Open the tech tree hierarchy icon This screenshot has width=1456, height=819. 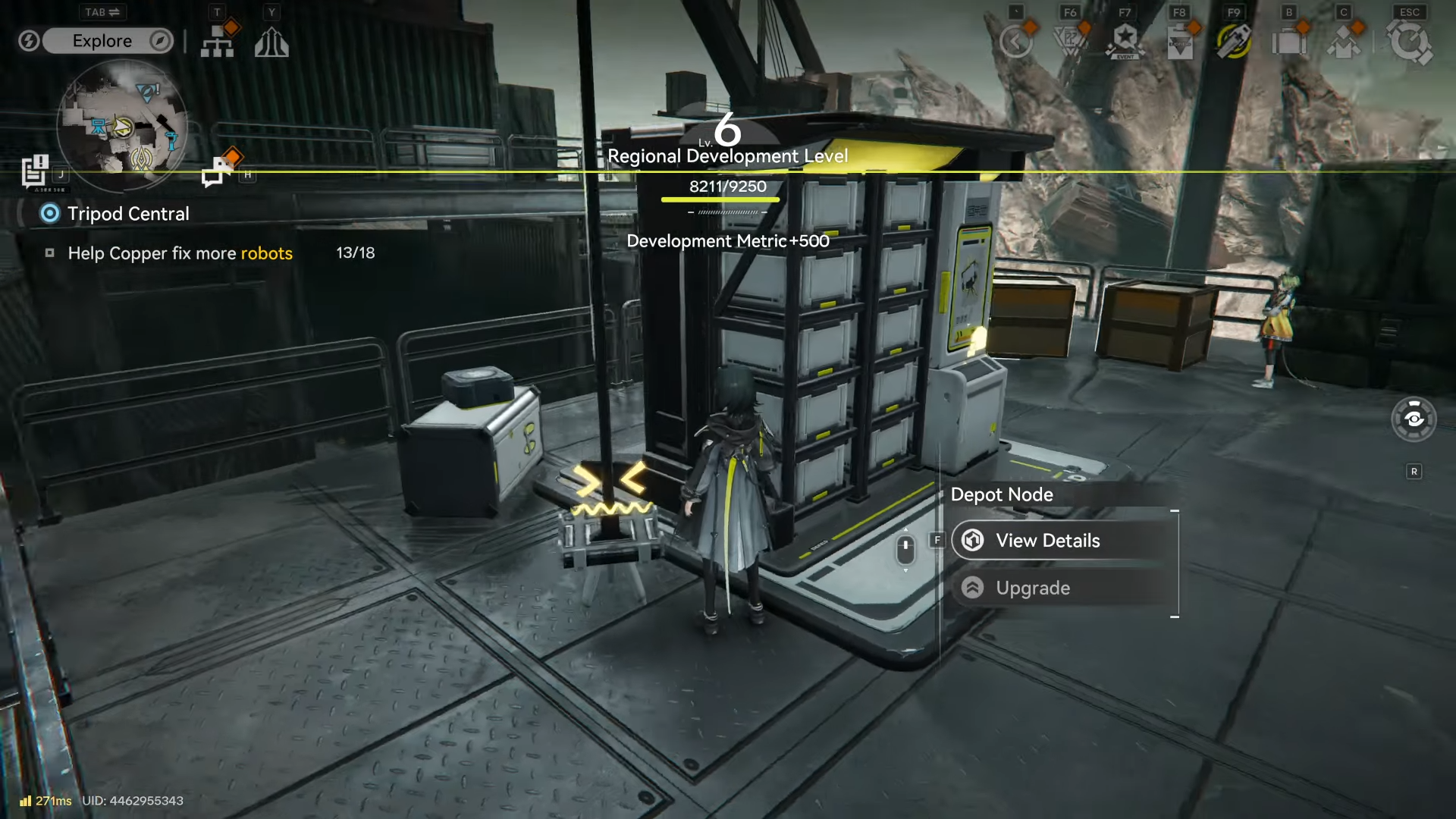218,42
